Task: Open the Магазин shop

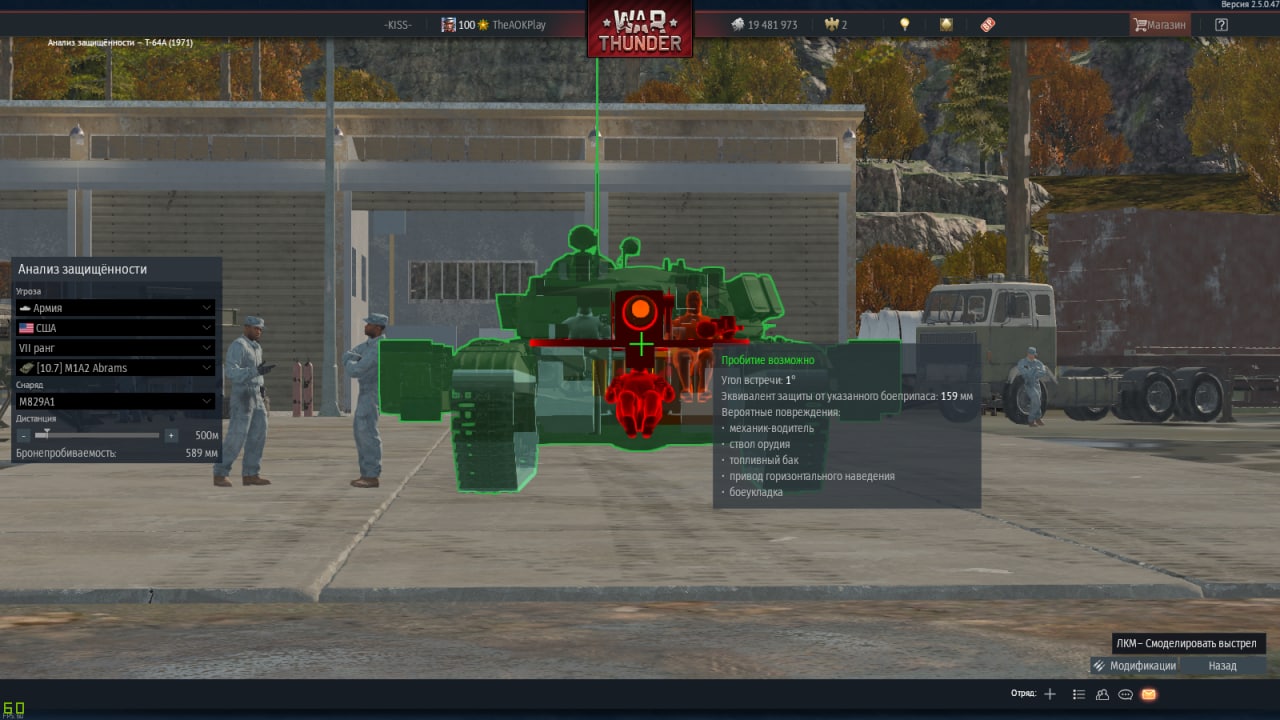Action: pos(1159,25)
